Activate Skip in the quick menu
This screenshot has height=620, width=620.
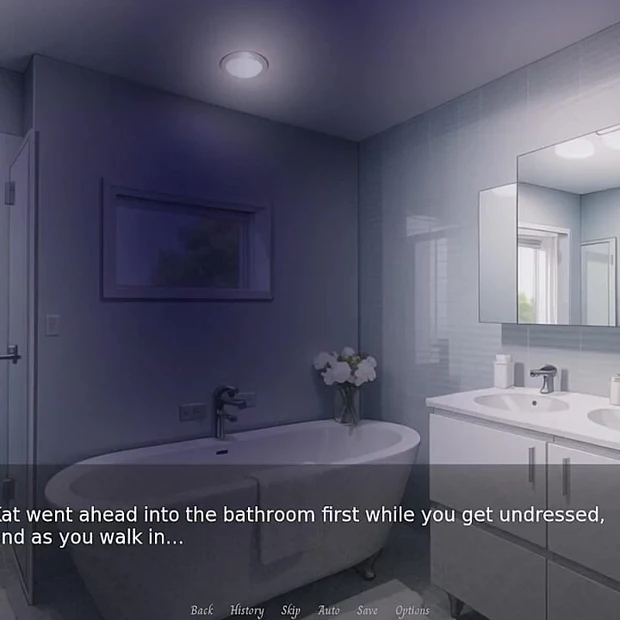pyautogui.click(x=290, y=610)
